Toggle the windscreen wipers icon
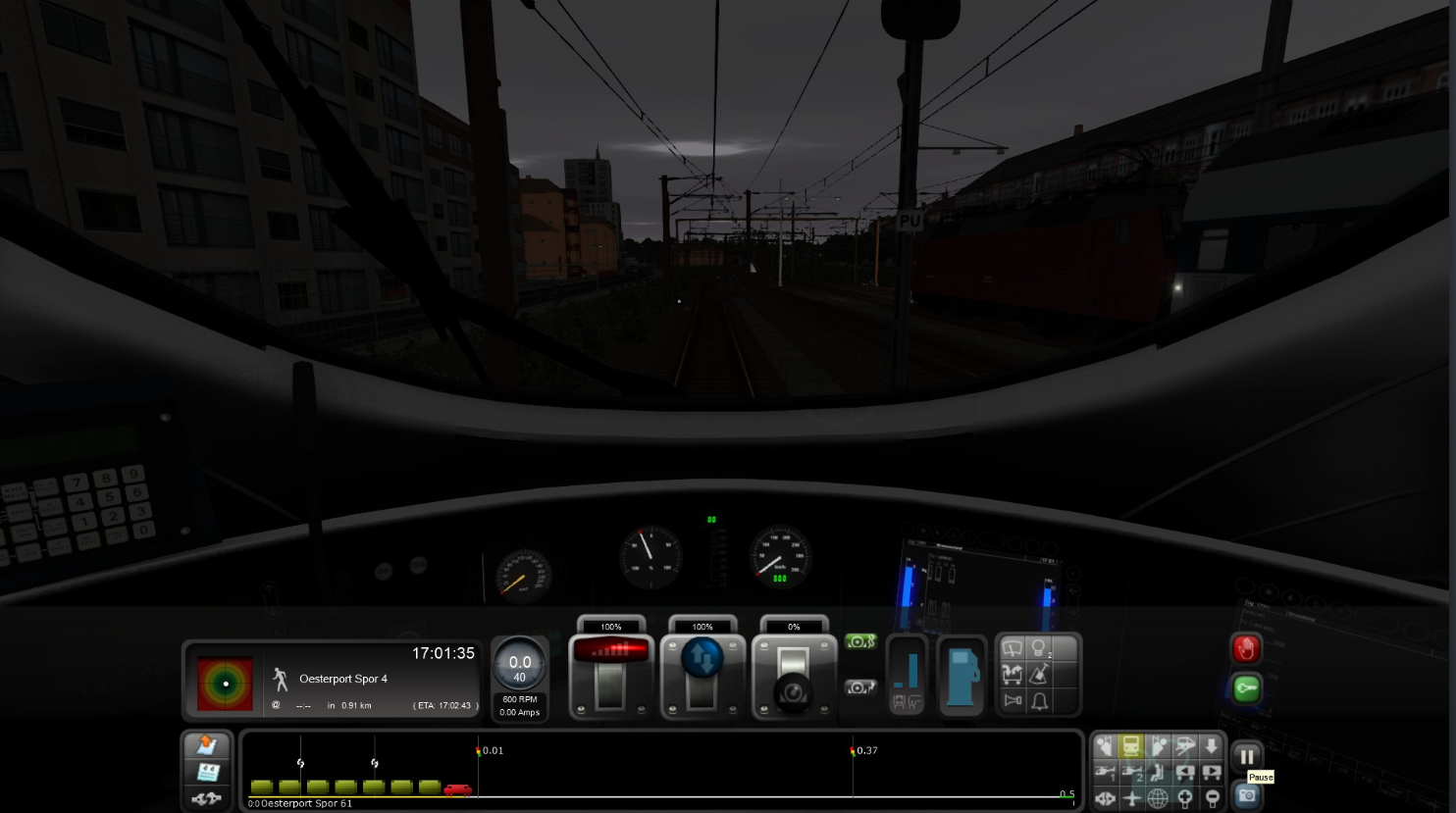The height and width of the screenshot is (813, 1456). point(1012,649)
